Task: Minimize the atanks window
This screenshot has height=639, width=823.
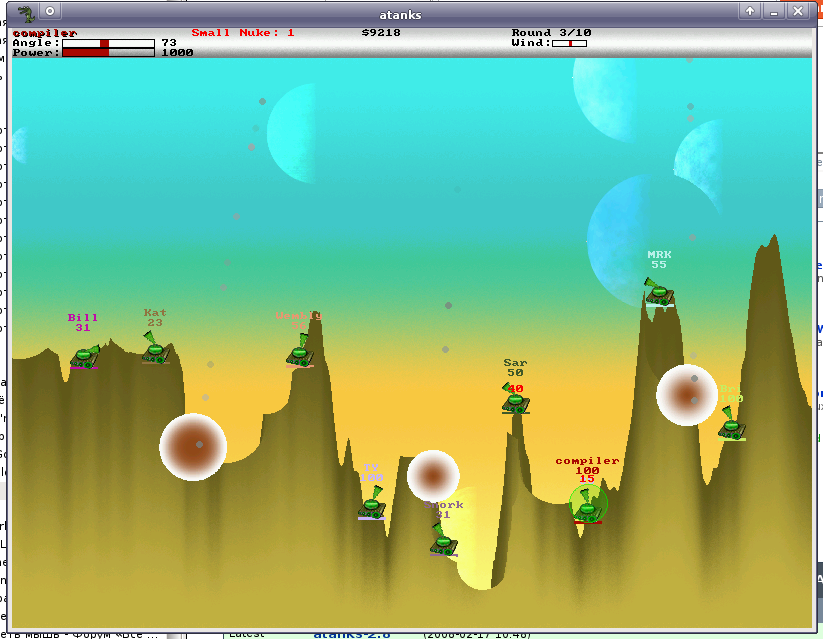Action: [773, 11]
